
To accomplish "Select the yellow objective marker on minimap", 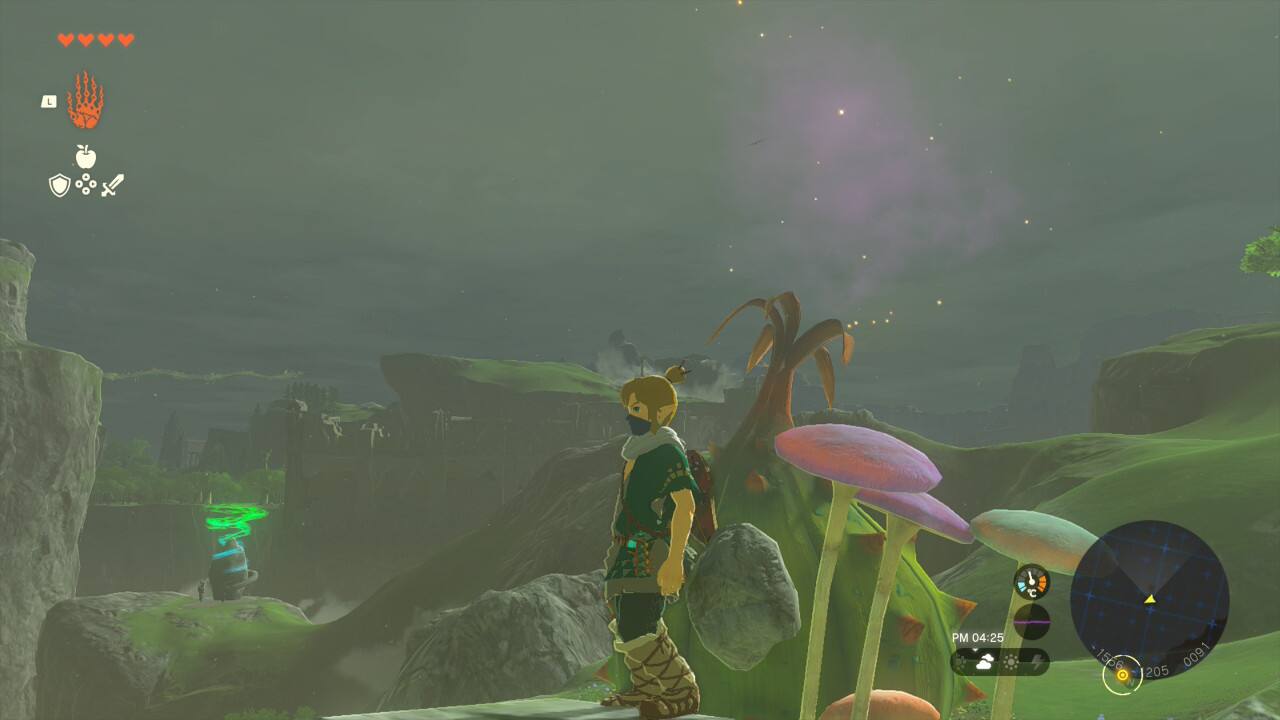I will click(x=1122, y=675).
